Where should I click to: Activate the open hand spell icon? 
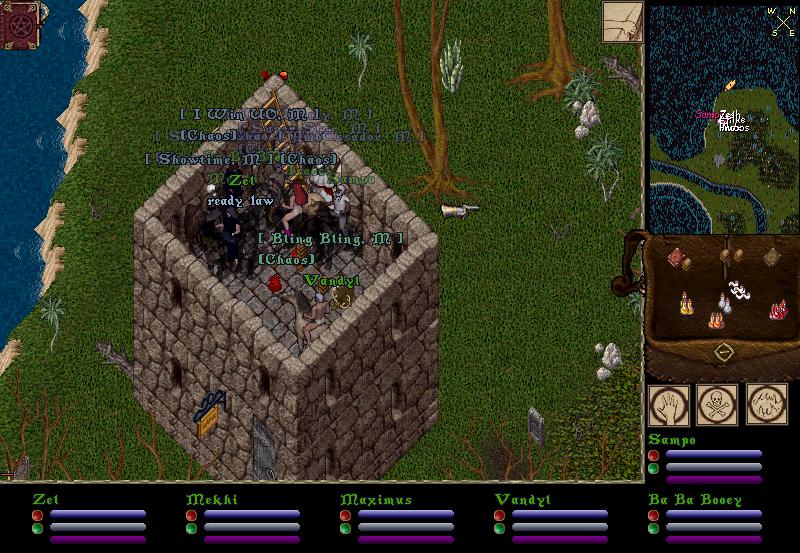(x=667, y=404)
